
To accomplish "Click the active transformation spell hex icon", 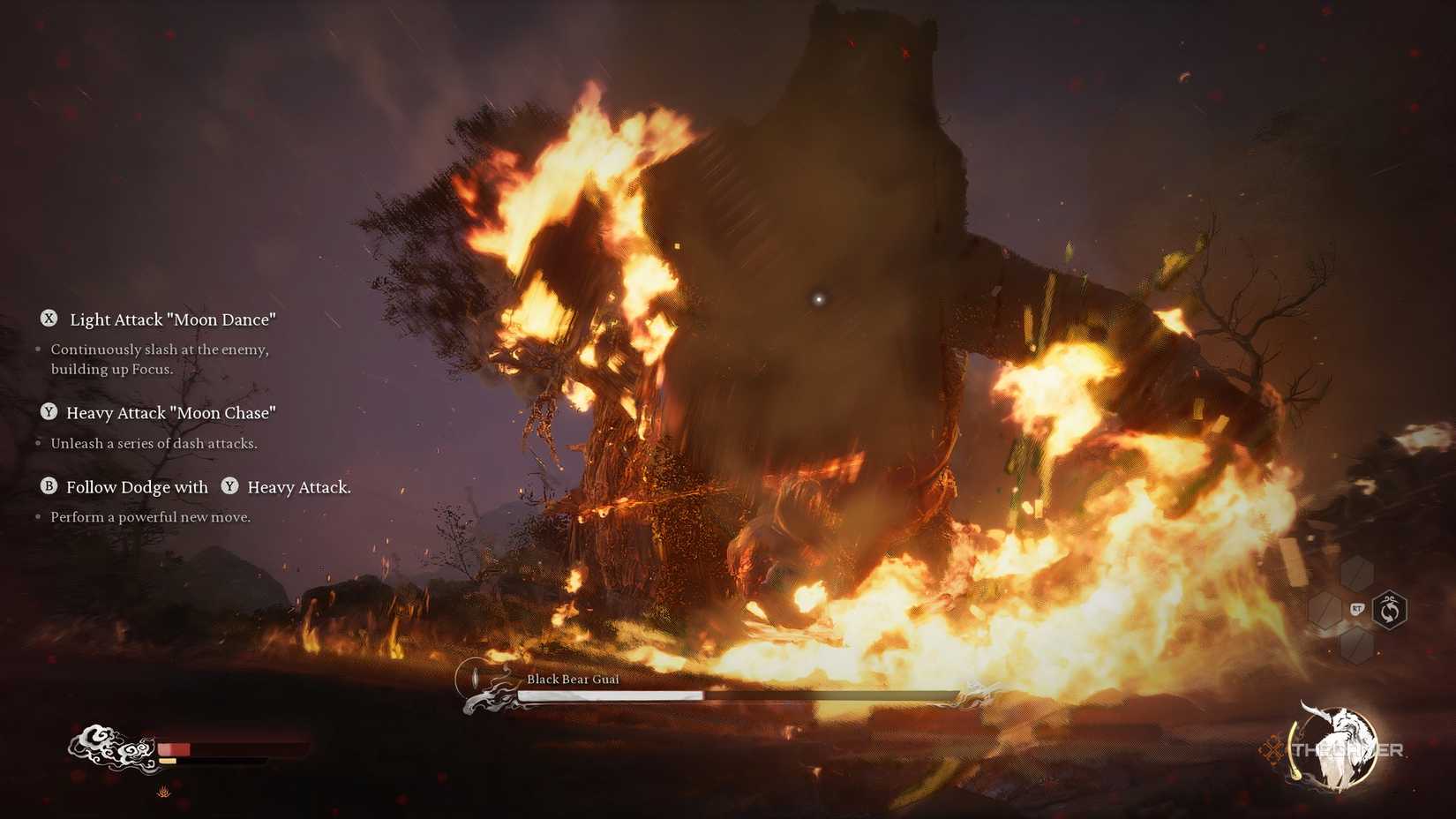I will pos(1391,610).
